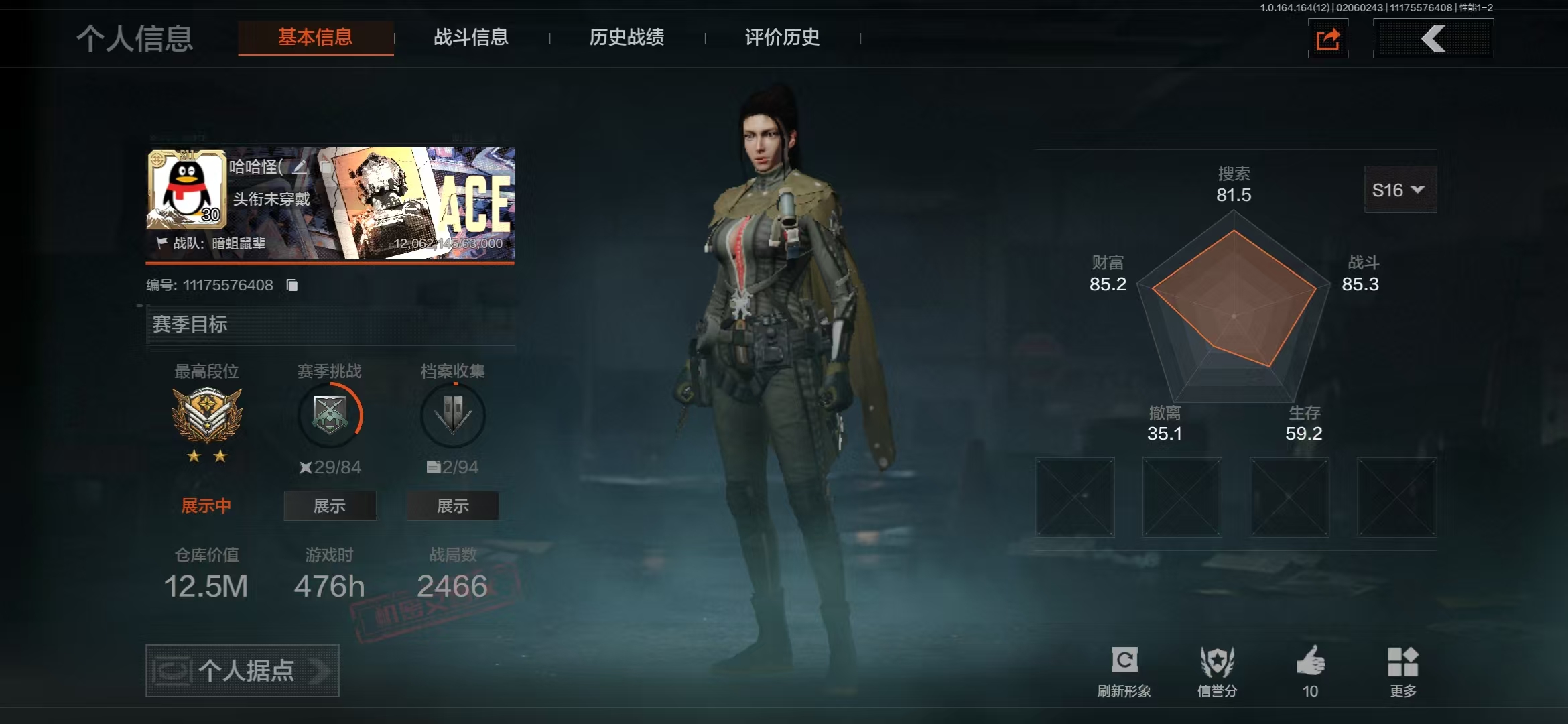
Task: Open the 更多 more options
Action: click(x=1402, y=670)
